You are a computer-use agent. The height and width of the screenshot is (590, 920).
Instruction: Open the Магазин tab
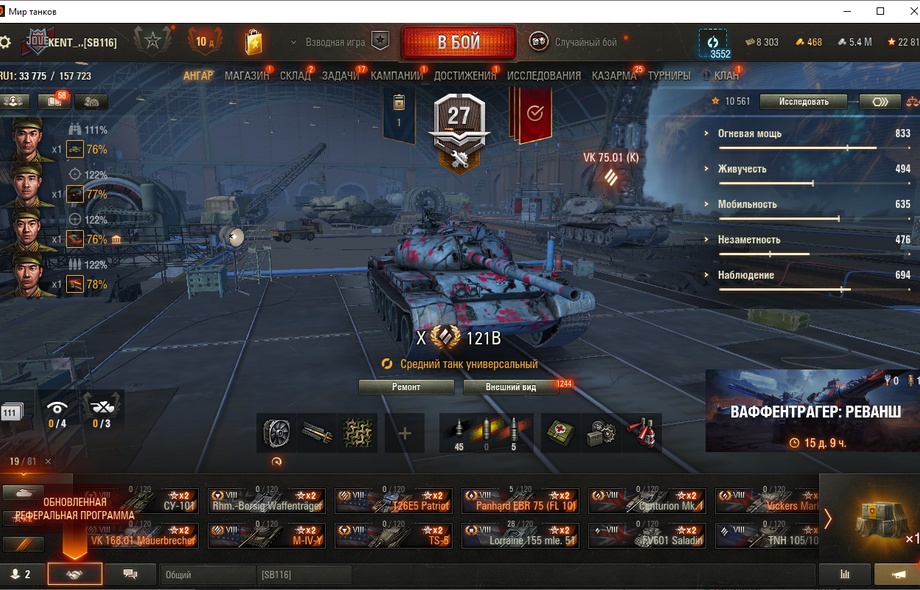246,76
